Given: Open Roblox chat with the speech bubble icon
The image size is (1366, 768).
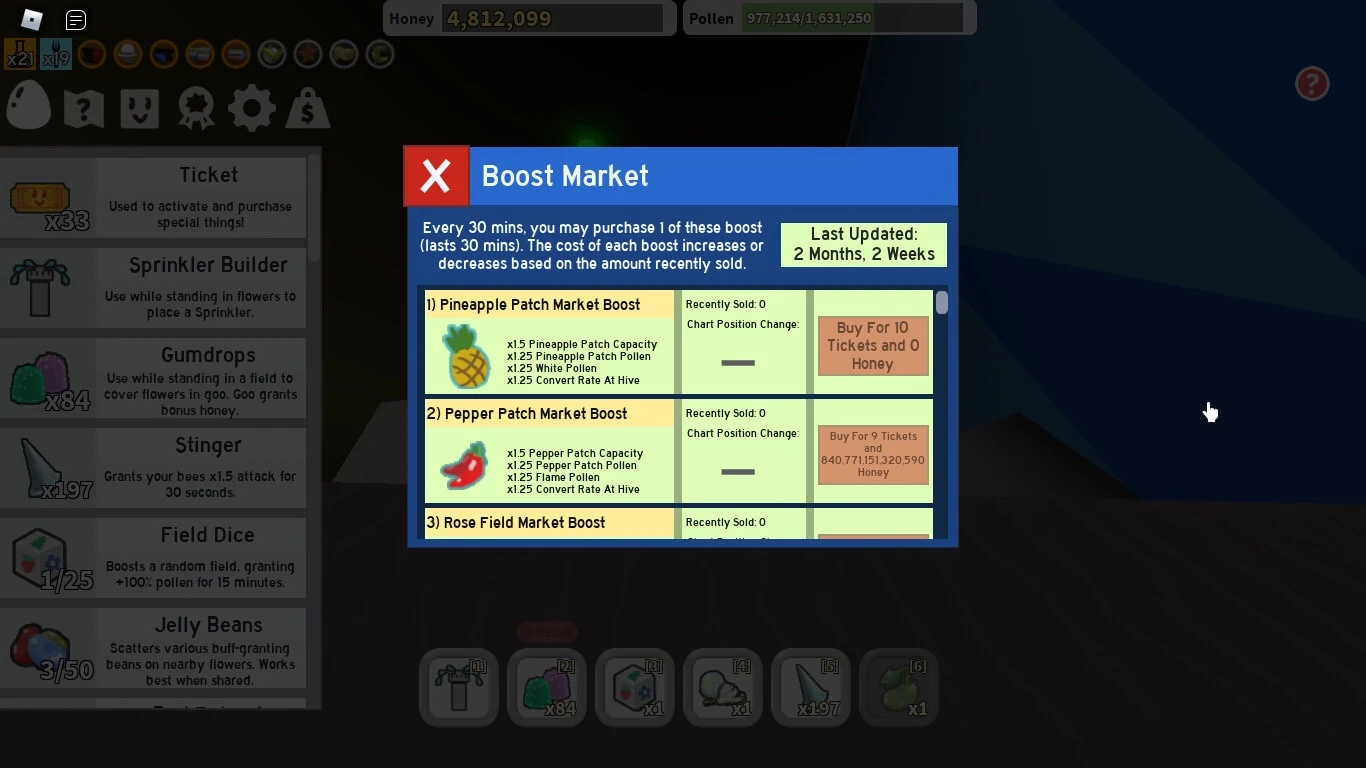Looking at the screenshot, I should (x=75, y=19).
